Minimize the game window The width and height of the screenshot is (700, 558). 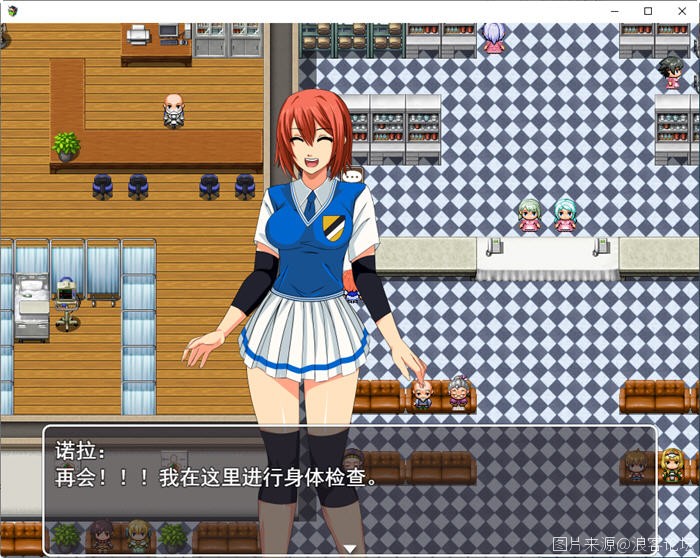coord(614,11)
